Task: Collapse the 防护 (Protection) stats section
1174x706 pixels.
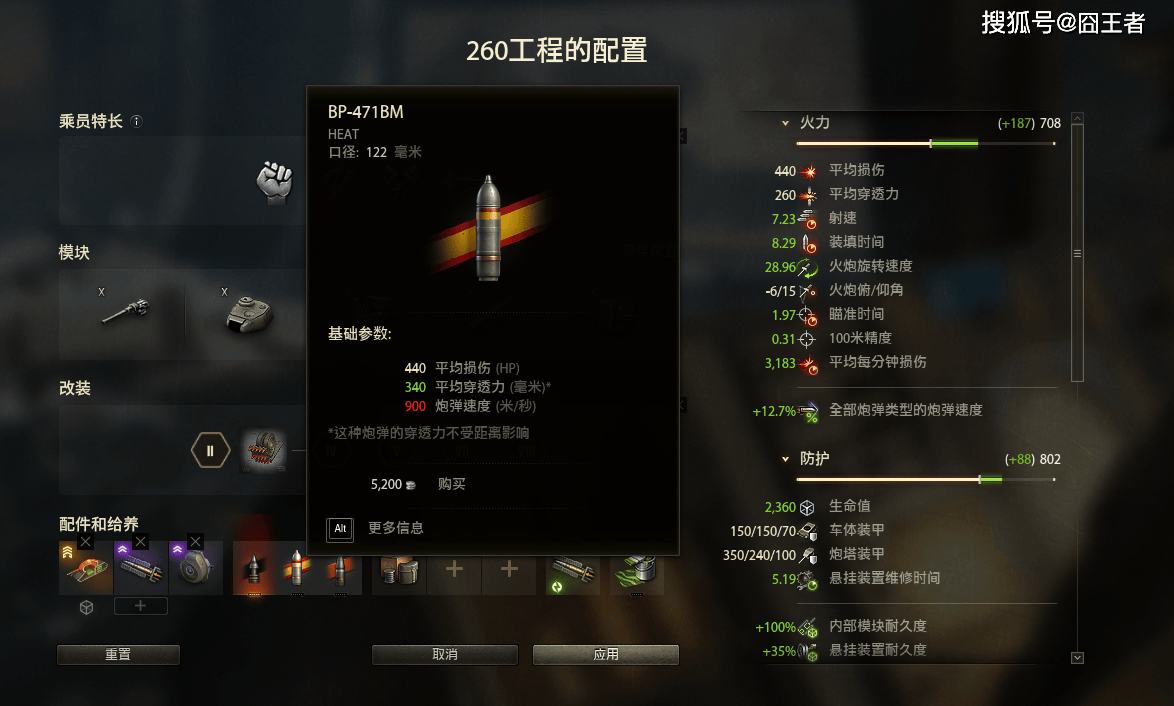Action: 785,459
